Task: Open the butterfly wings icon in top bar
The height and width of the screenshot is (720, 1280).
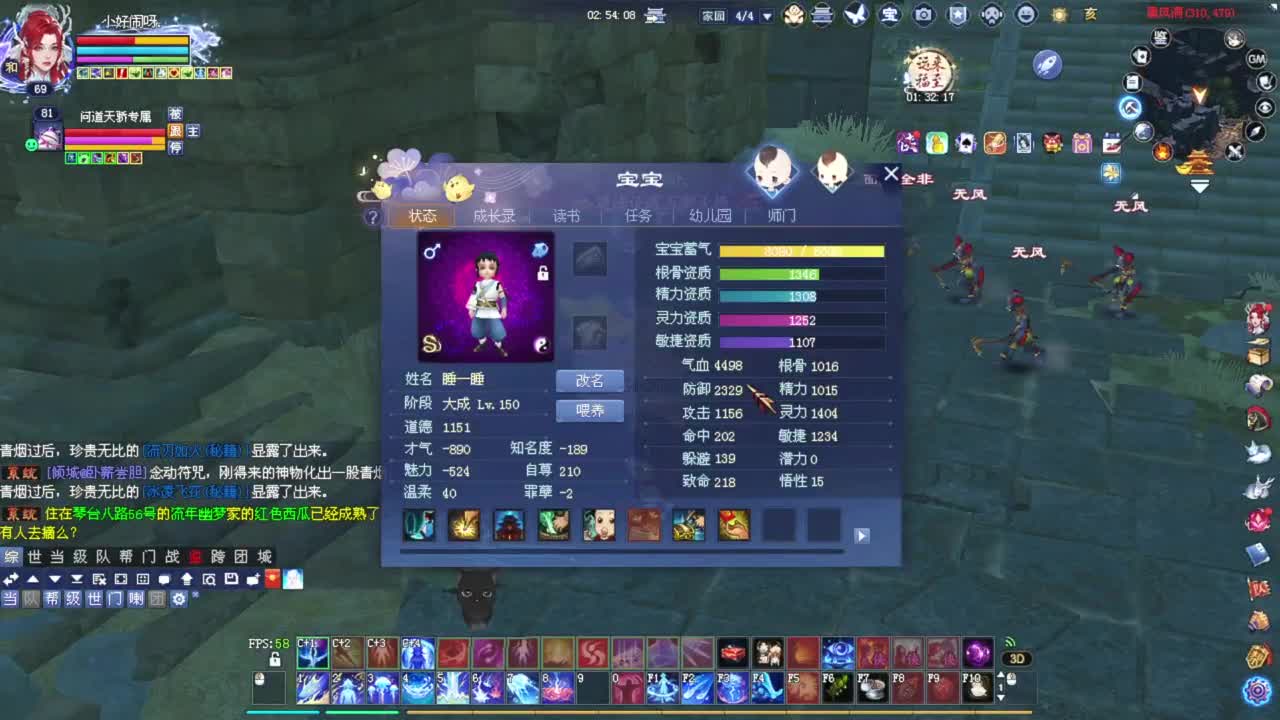Action: tap(853, 15)
